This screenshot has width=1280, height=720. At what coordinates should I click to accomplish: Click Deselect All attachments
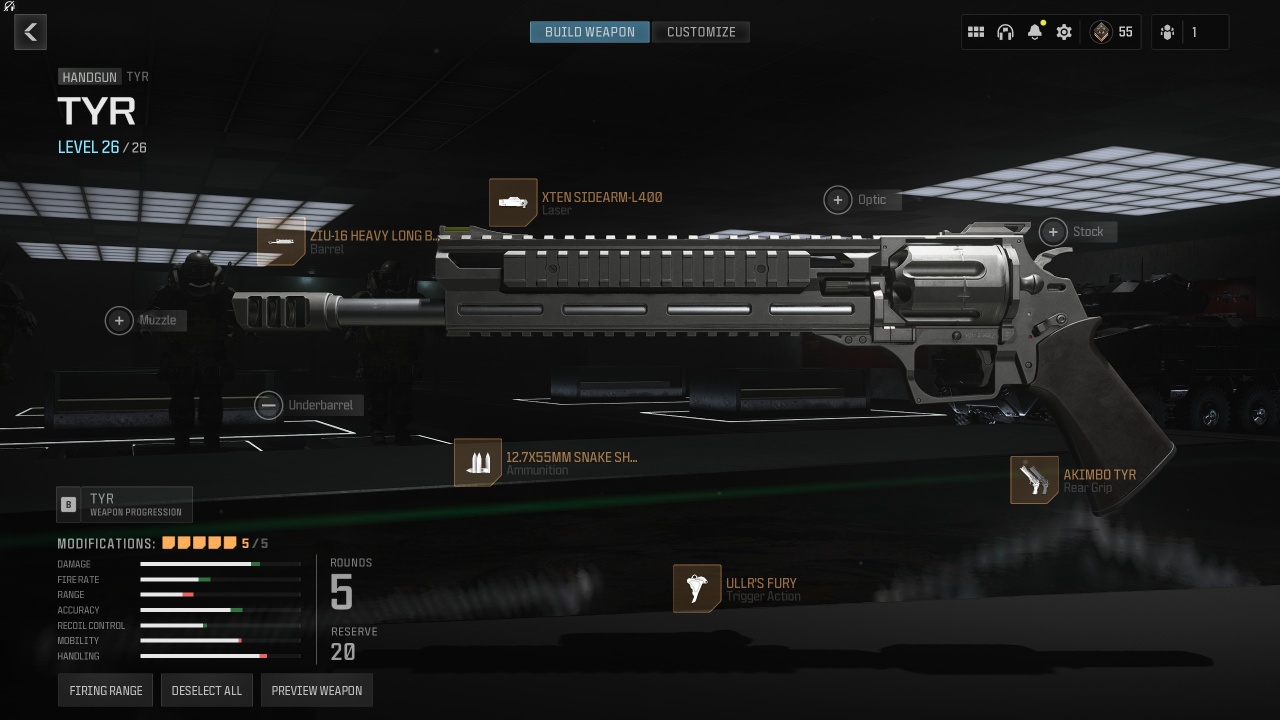(x=207, y=690)
